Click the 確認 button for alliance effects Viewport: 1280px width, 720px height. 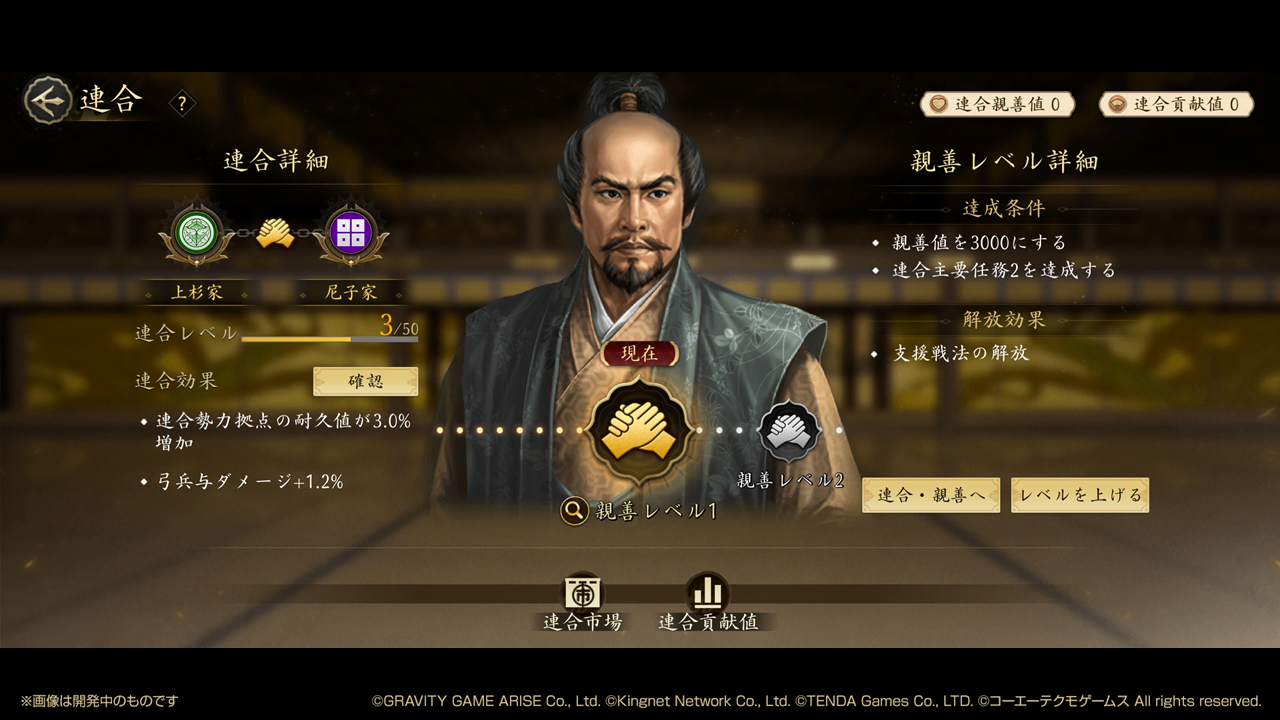pyautogui.click(x=365, y=381)
